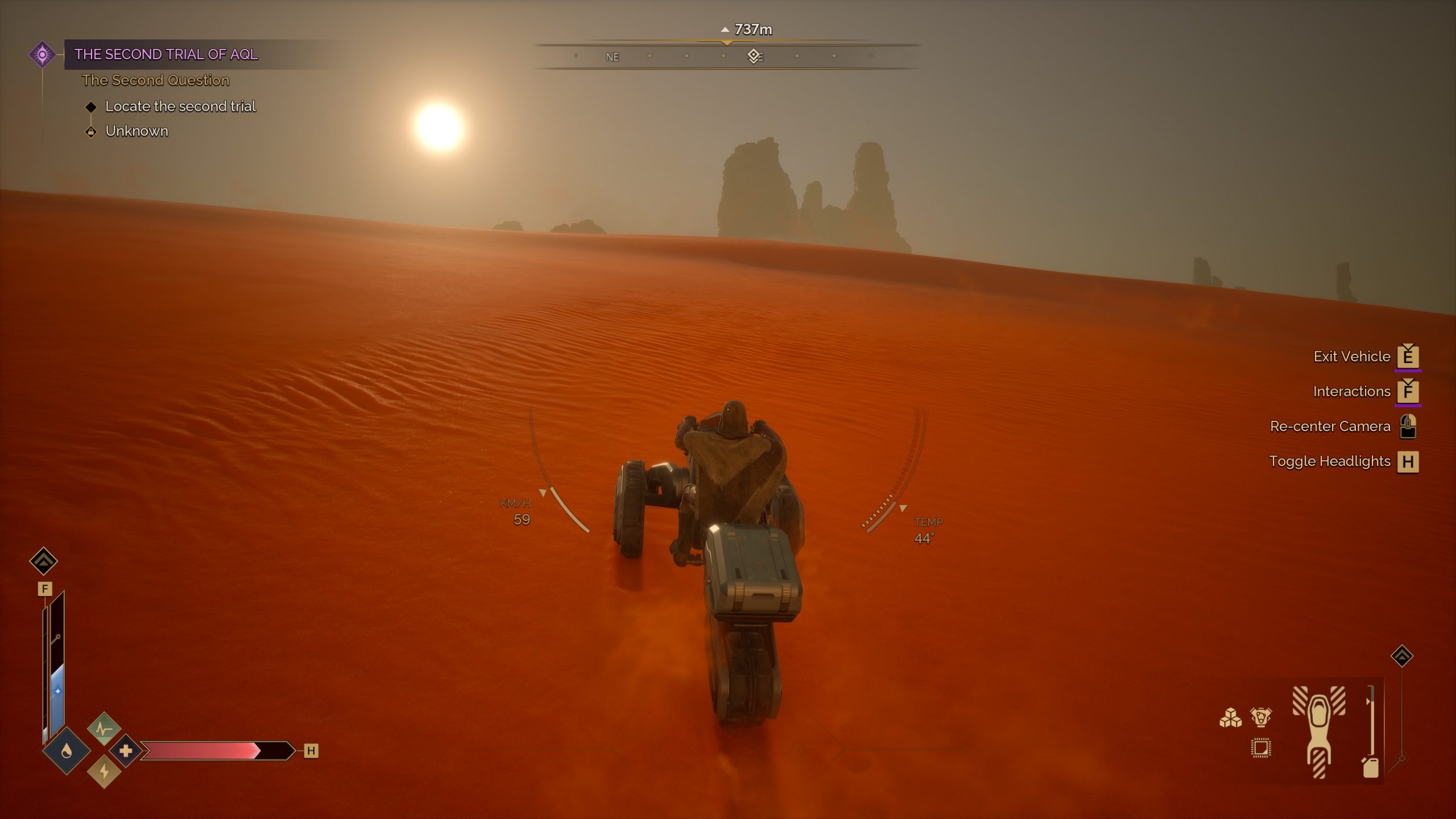Click the heartbeat pulse status icon
The width and height of the screenshot is (1456, 819).
coord(104,728)
